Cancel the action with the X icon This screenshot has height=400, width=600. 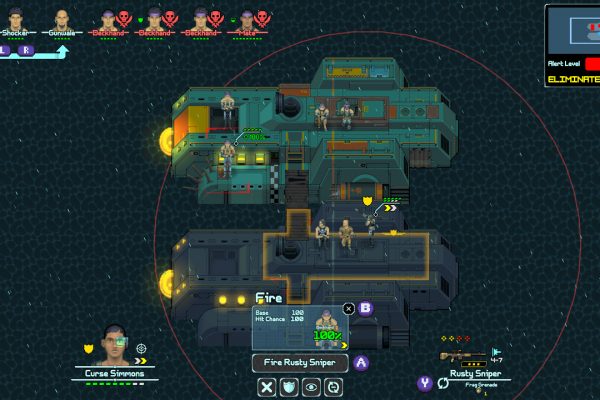[x=267, y=387]
